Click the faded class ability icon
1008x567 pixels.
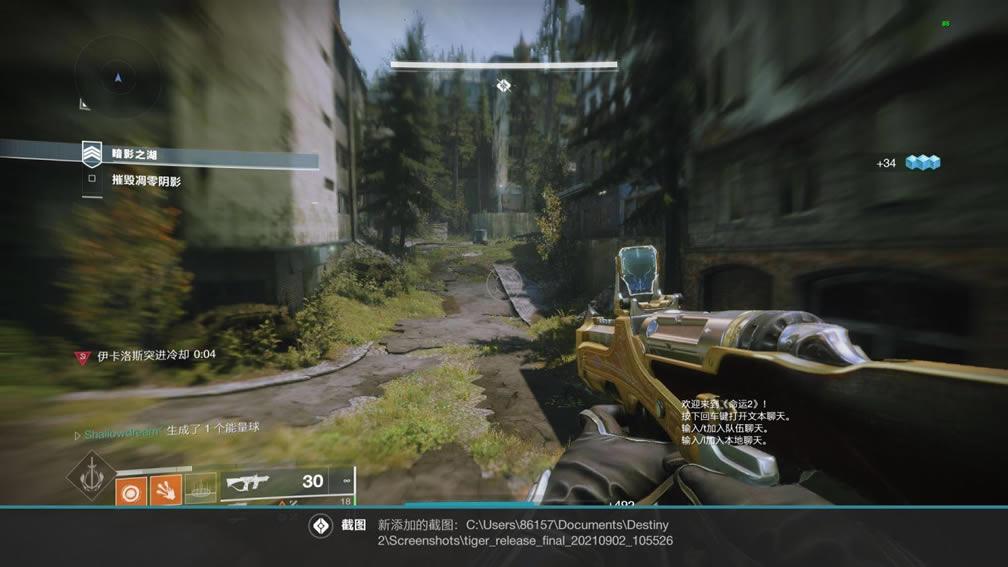point(200,489)
